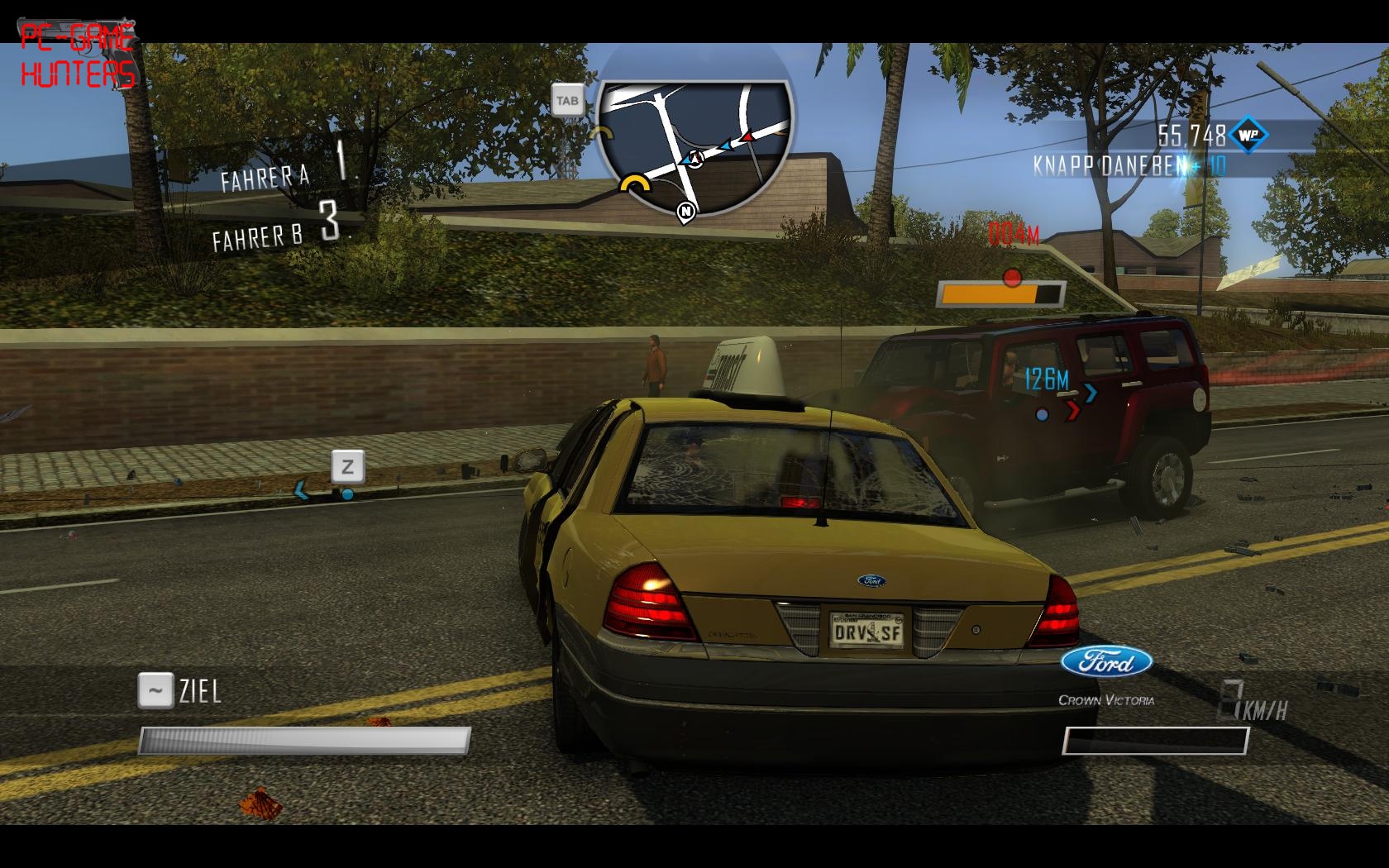Click the PC-Game Hunters watermark logo
Screen dimensions: 1389x868
point(77,56)
